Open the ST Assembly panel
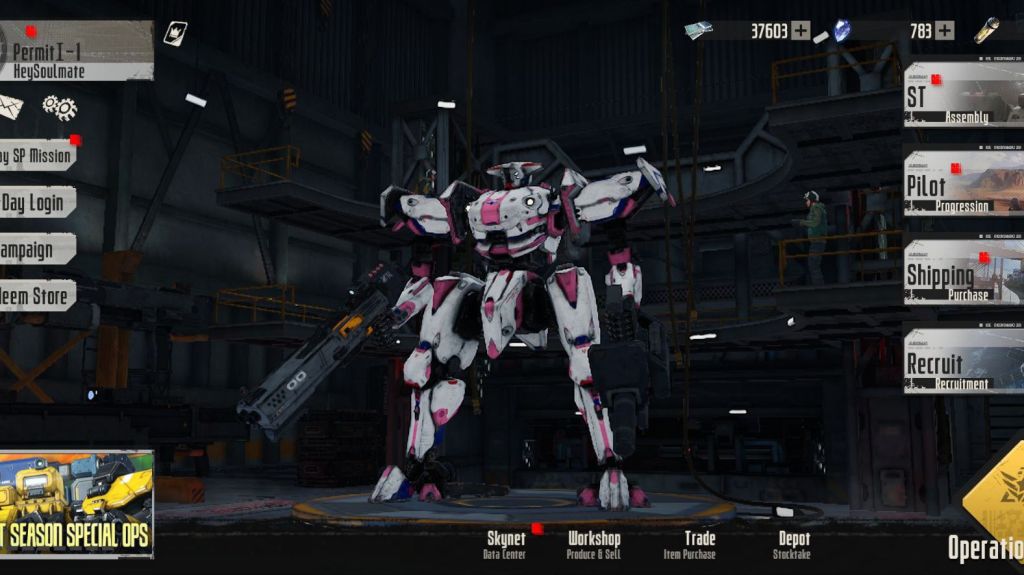Screen dimensions: 1024x575 click(x=962, y=96)
